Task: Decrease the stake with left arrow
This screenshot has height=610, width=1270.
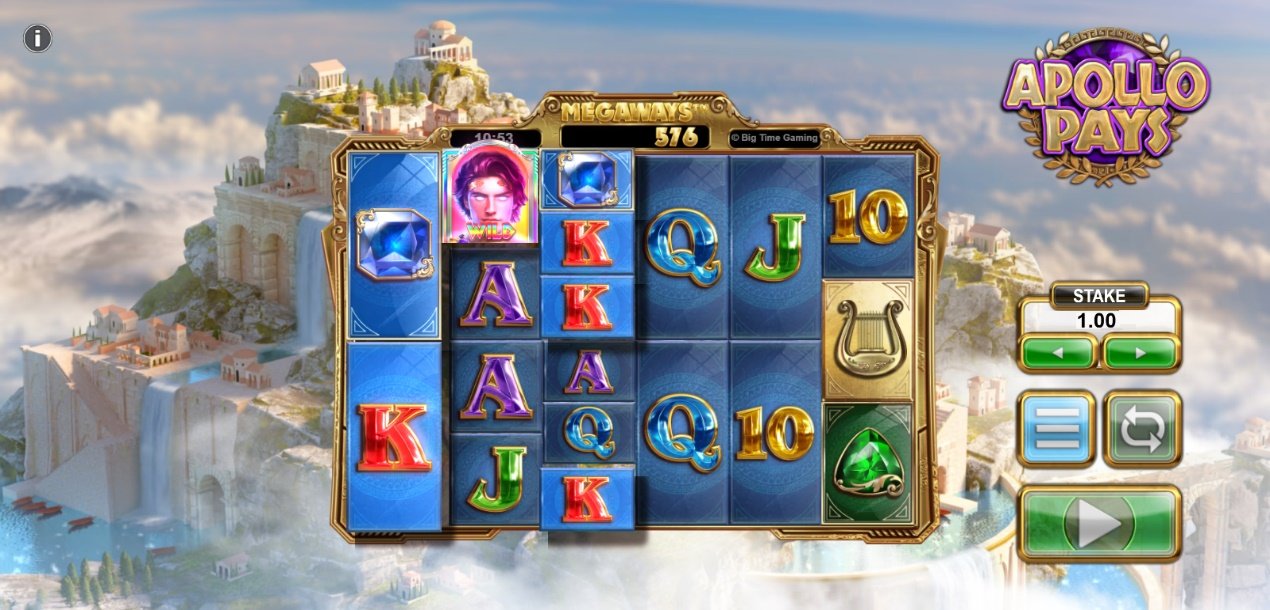Action: pos(1058,352)
